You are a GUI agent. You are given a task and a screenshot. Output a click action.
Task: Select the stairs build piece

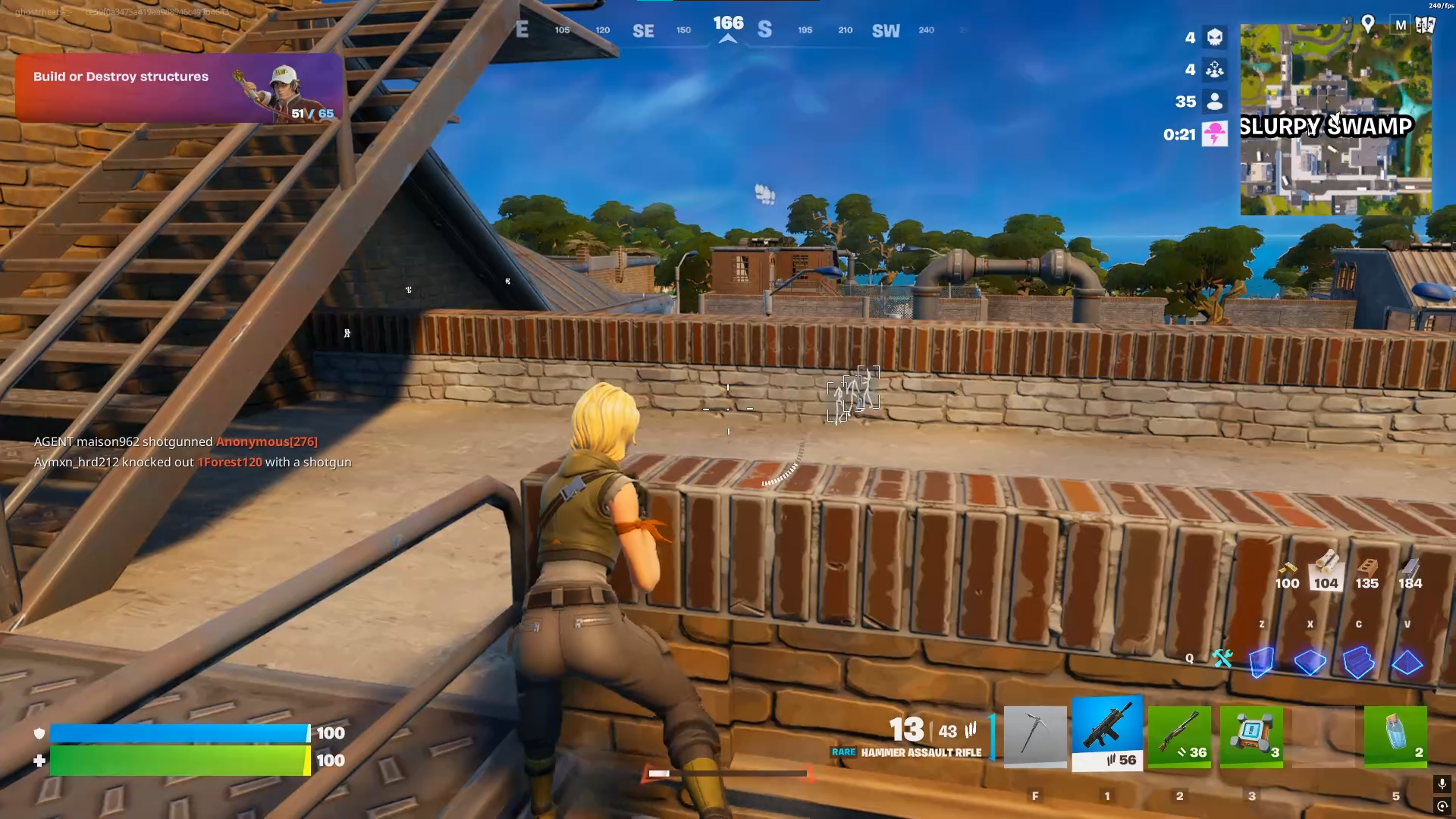point(1358,664)
